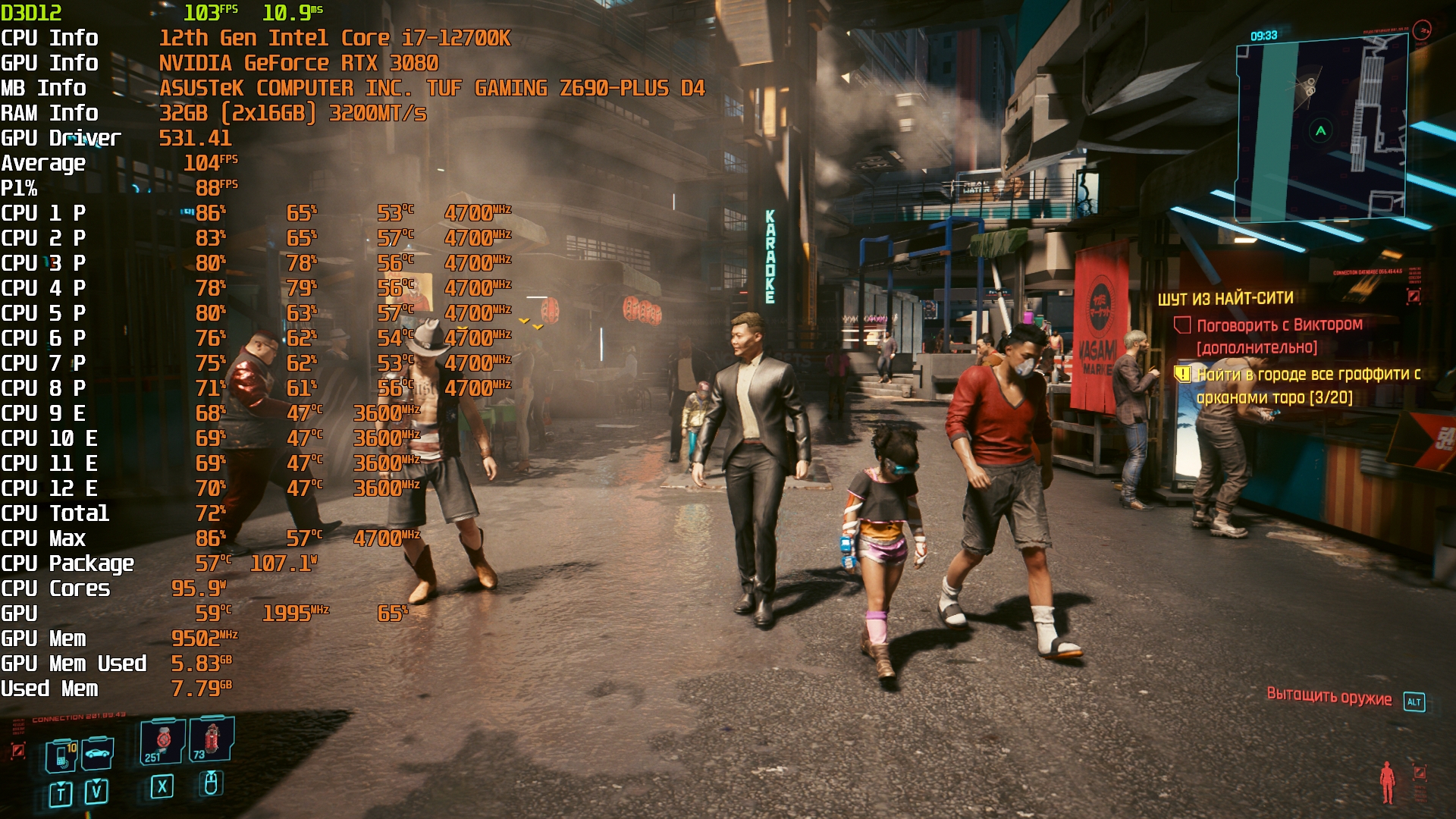Choose the Поговорить с Виктором objective
Image resolution: width=1456 pixels, height=819 pixels.
[1279, 325]
